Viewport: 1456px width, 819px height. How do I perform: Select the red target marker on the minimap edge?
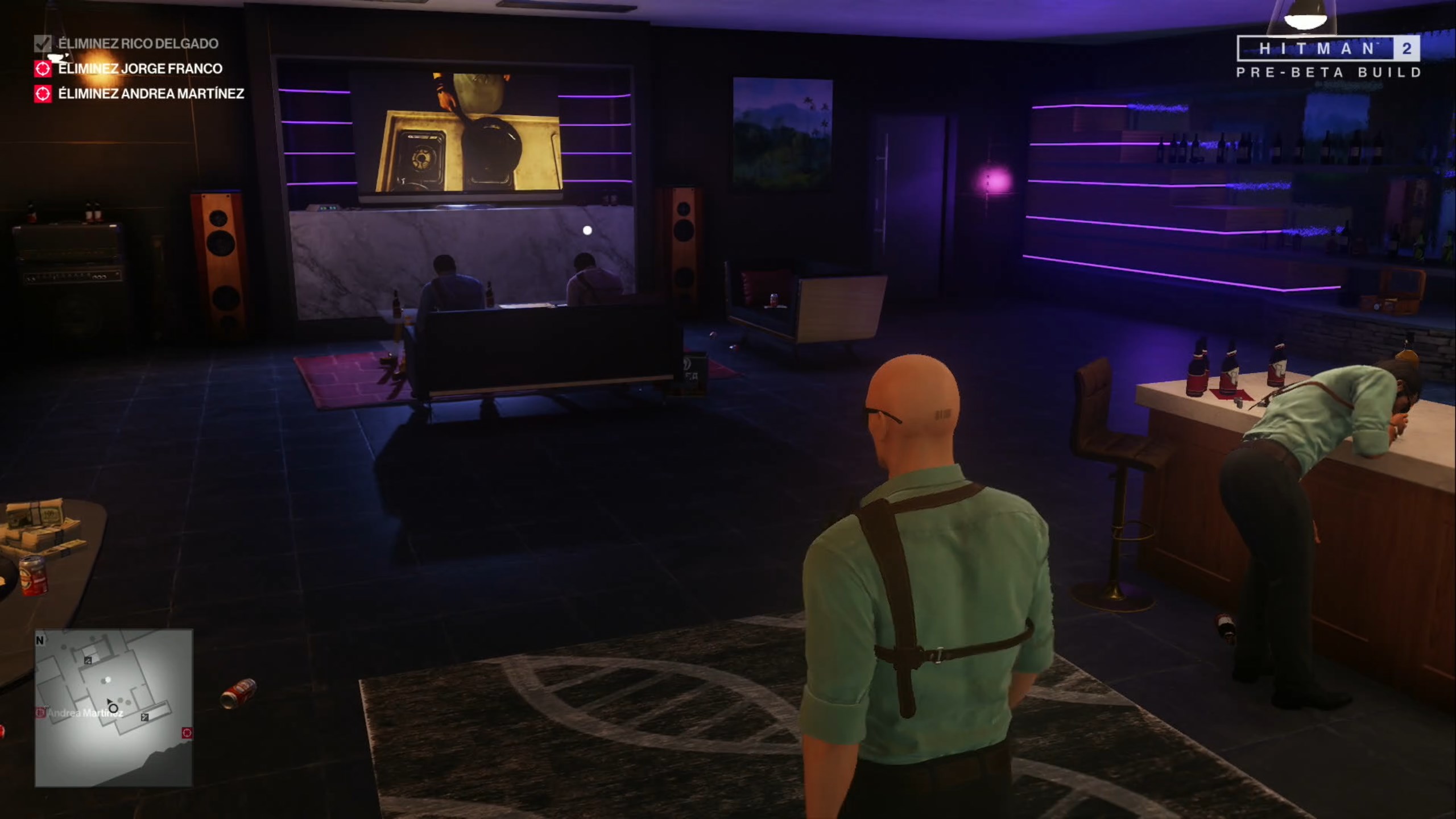pyautogui.click(x=187, y=733)
